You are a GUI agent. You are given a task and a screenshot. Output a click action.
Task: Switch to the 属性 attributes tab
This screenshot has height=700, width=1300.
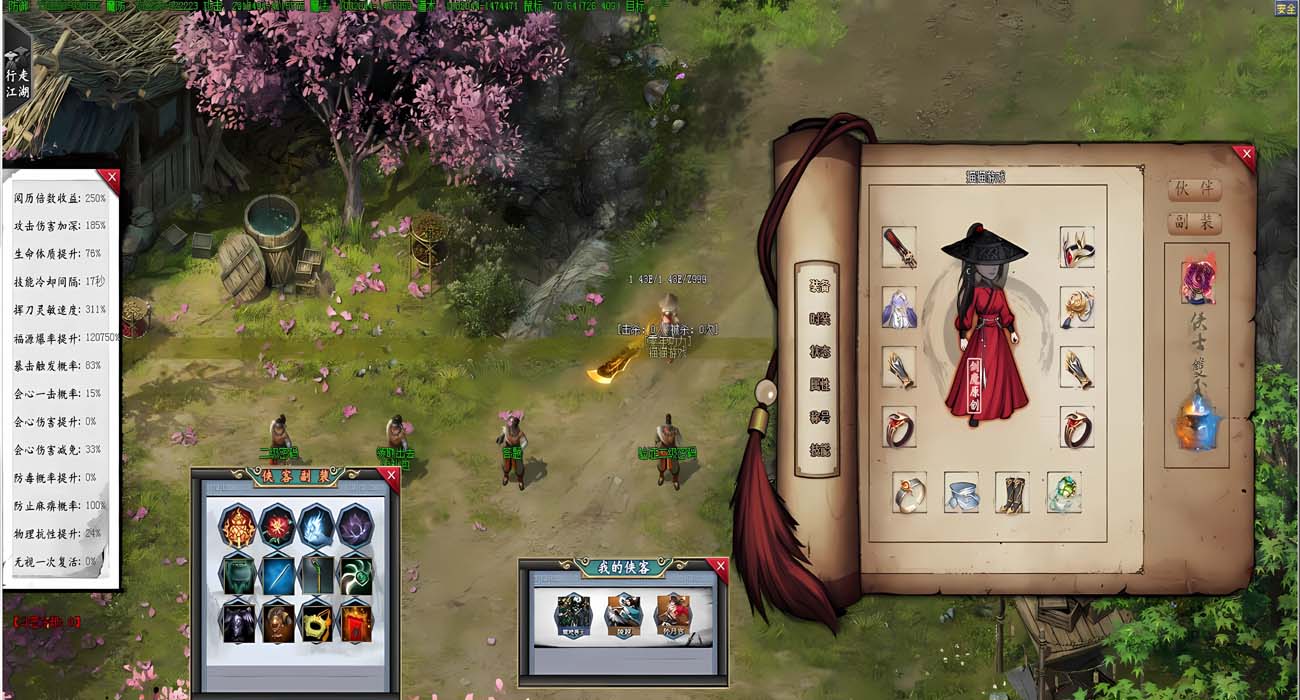coord(819,385)
